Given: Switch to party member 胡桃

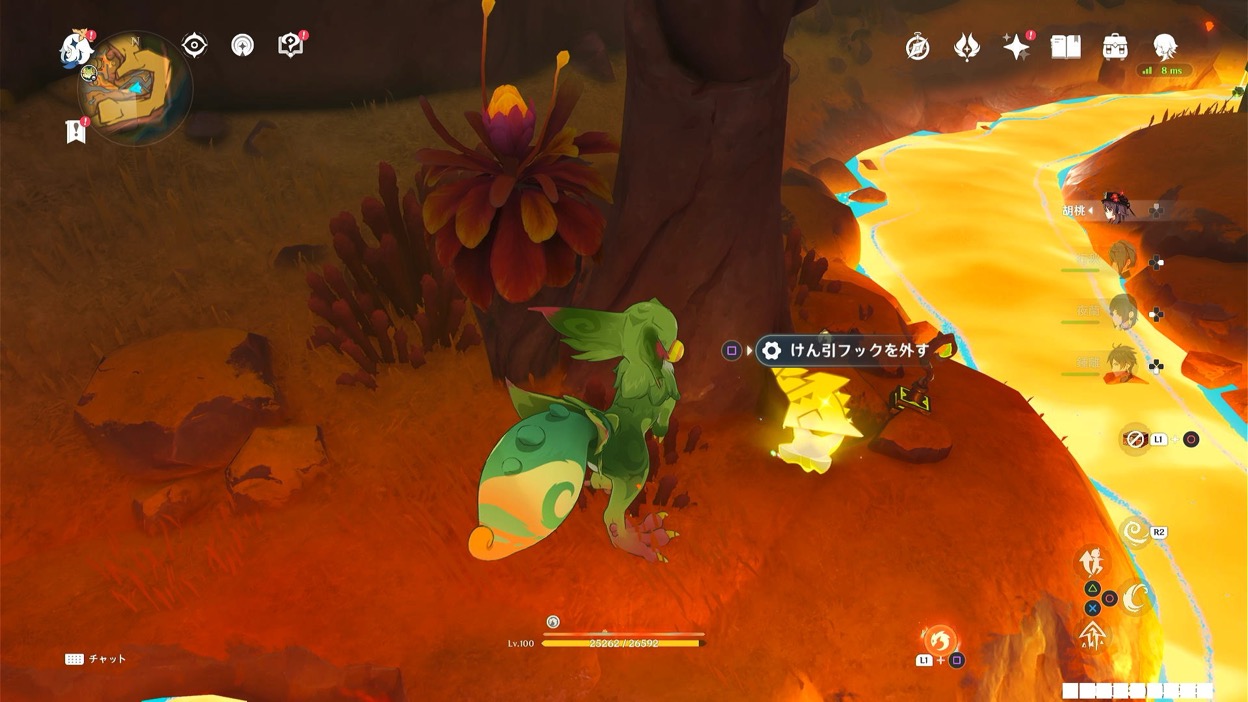Looking at the screenshot, I should 1114,210.
